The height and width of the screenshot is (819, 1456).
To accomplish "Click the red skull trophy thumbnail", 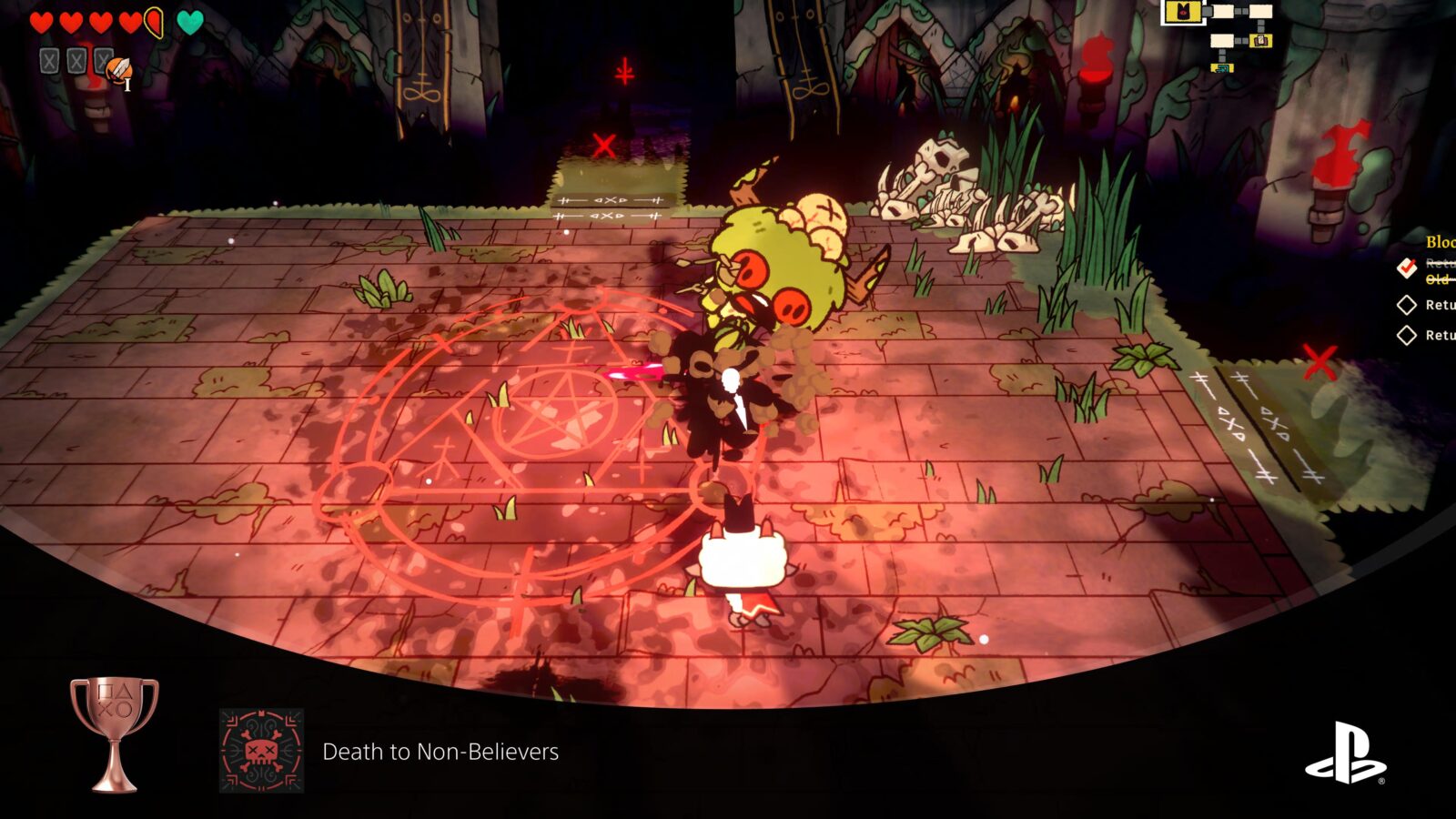I will pyautogui.click(x=262, y=751).
